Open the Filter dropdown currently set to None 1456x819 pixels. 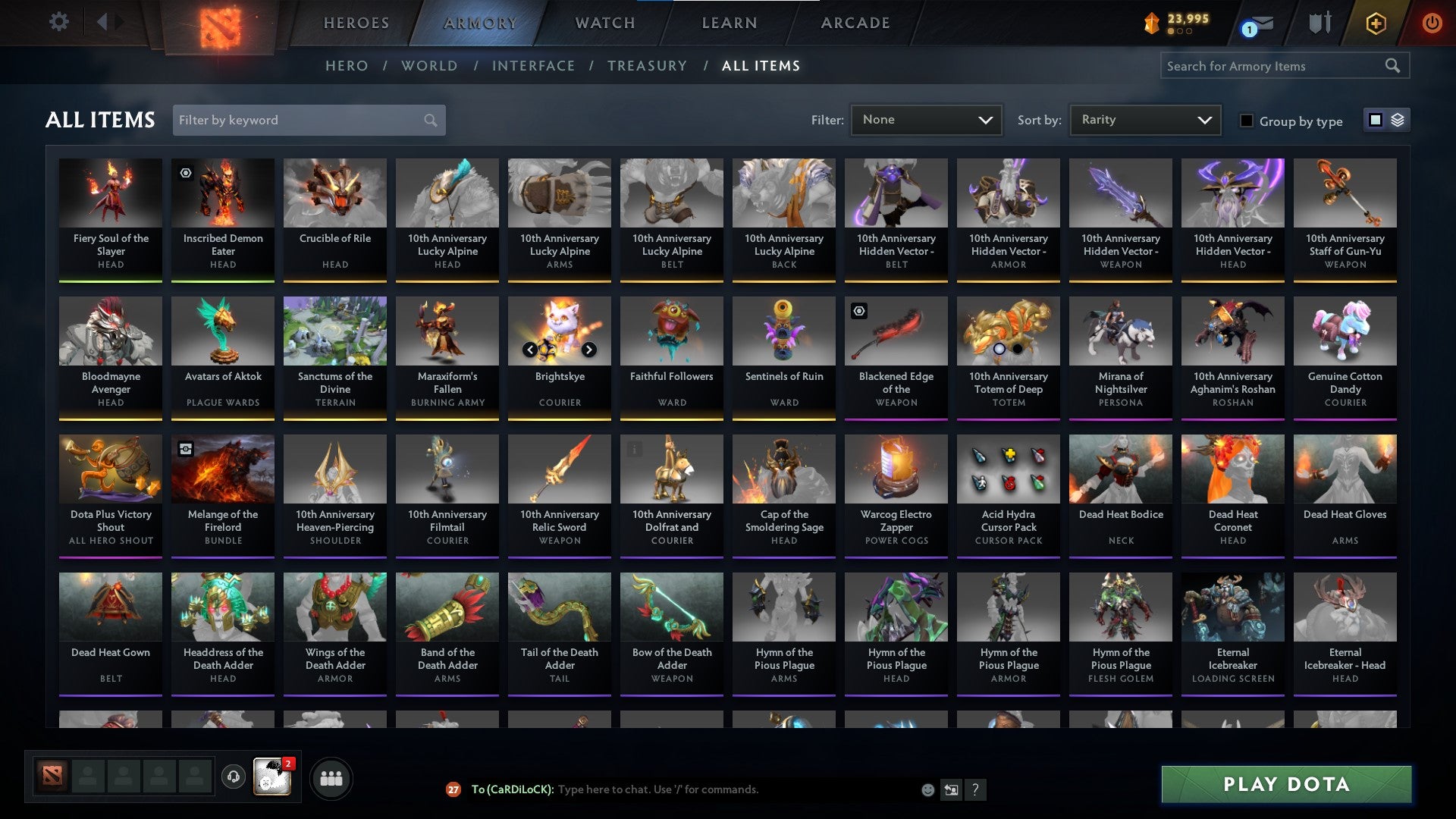[x=926, y=119]
